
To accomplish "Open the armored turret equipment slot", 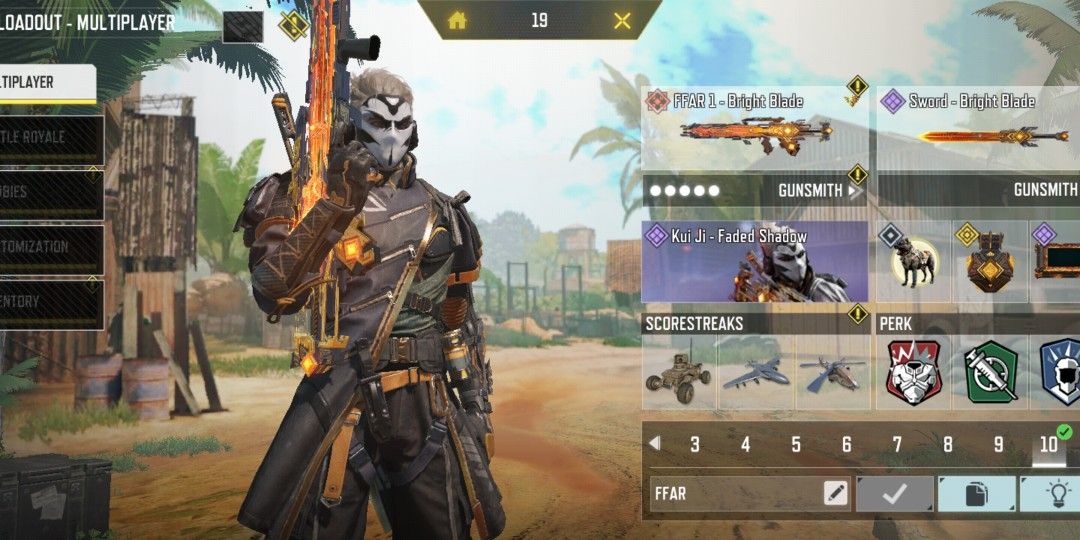I will pos(990,262).
